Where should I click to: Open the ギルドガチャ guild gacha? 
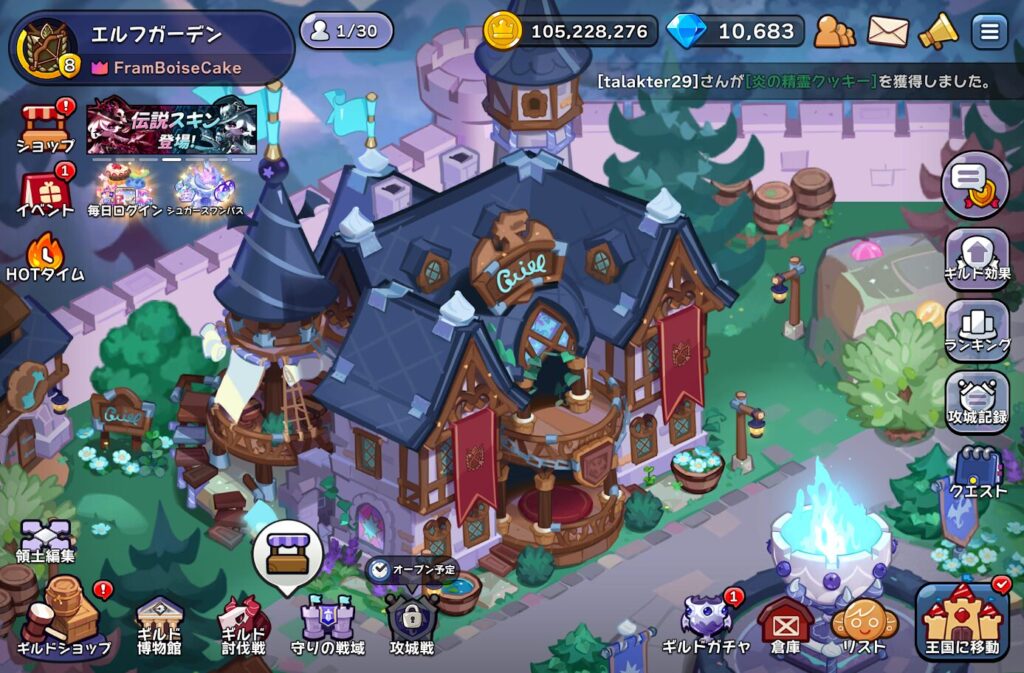pos(706,623)
